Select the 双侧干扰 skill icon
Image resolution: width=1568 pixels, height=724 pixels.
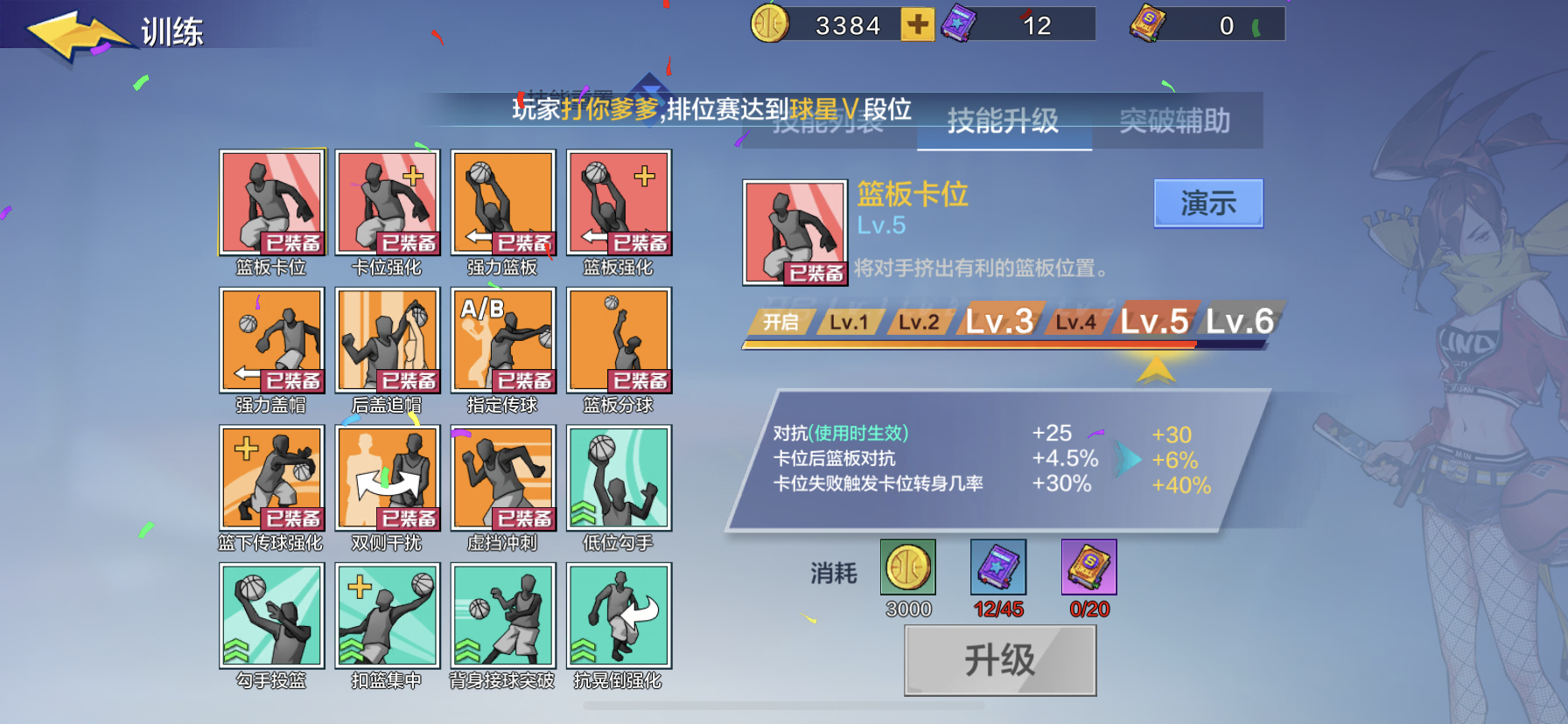pyautogui.click(x=388, y=479)
